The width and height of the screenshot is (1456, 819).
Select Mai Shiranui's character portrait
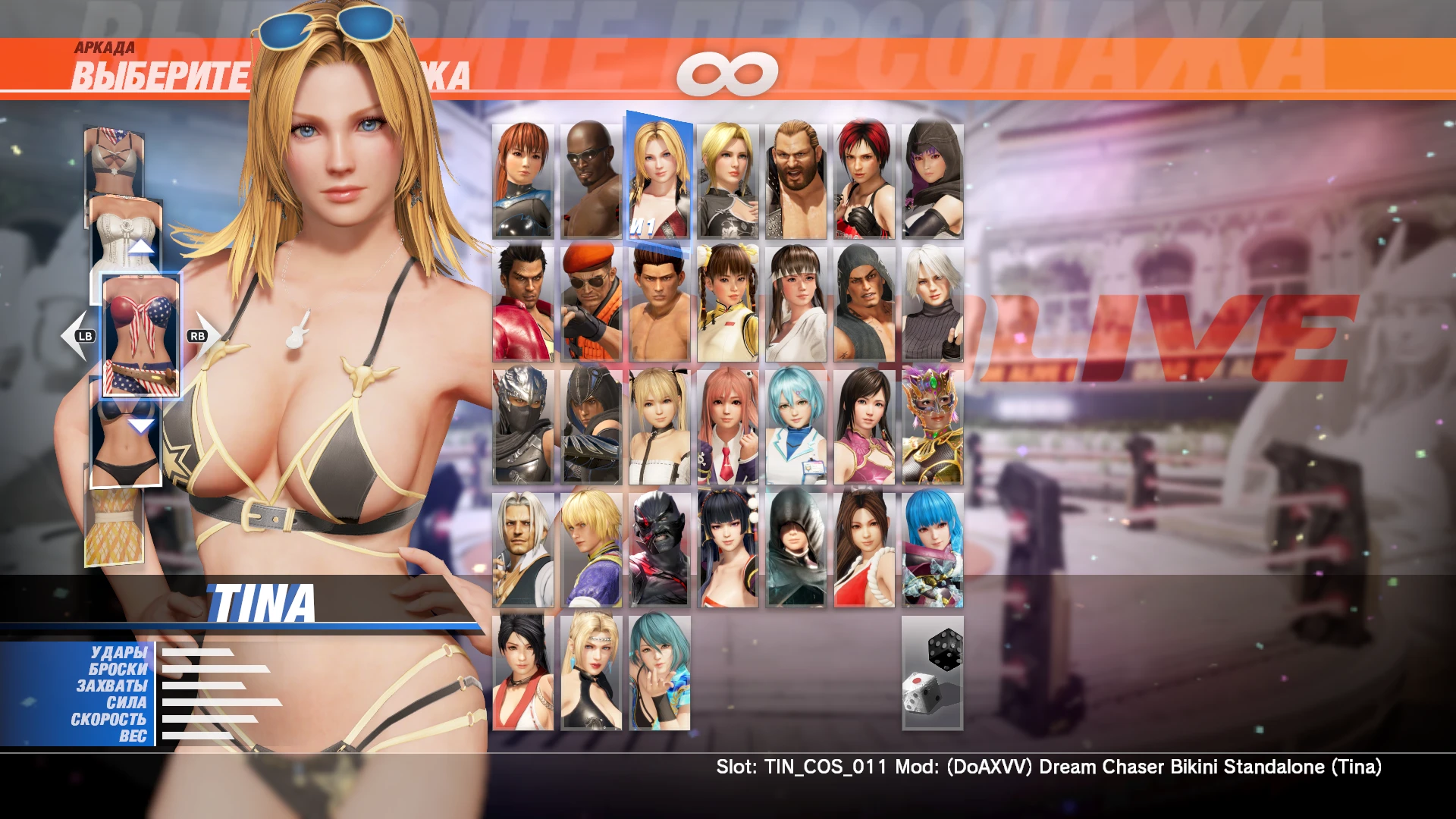coord(863,549)
